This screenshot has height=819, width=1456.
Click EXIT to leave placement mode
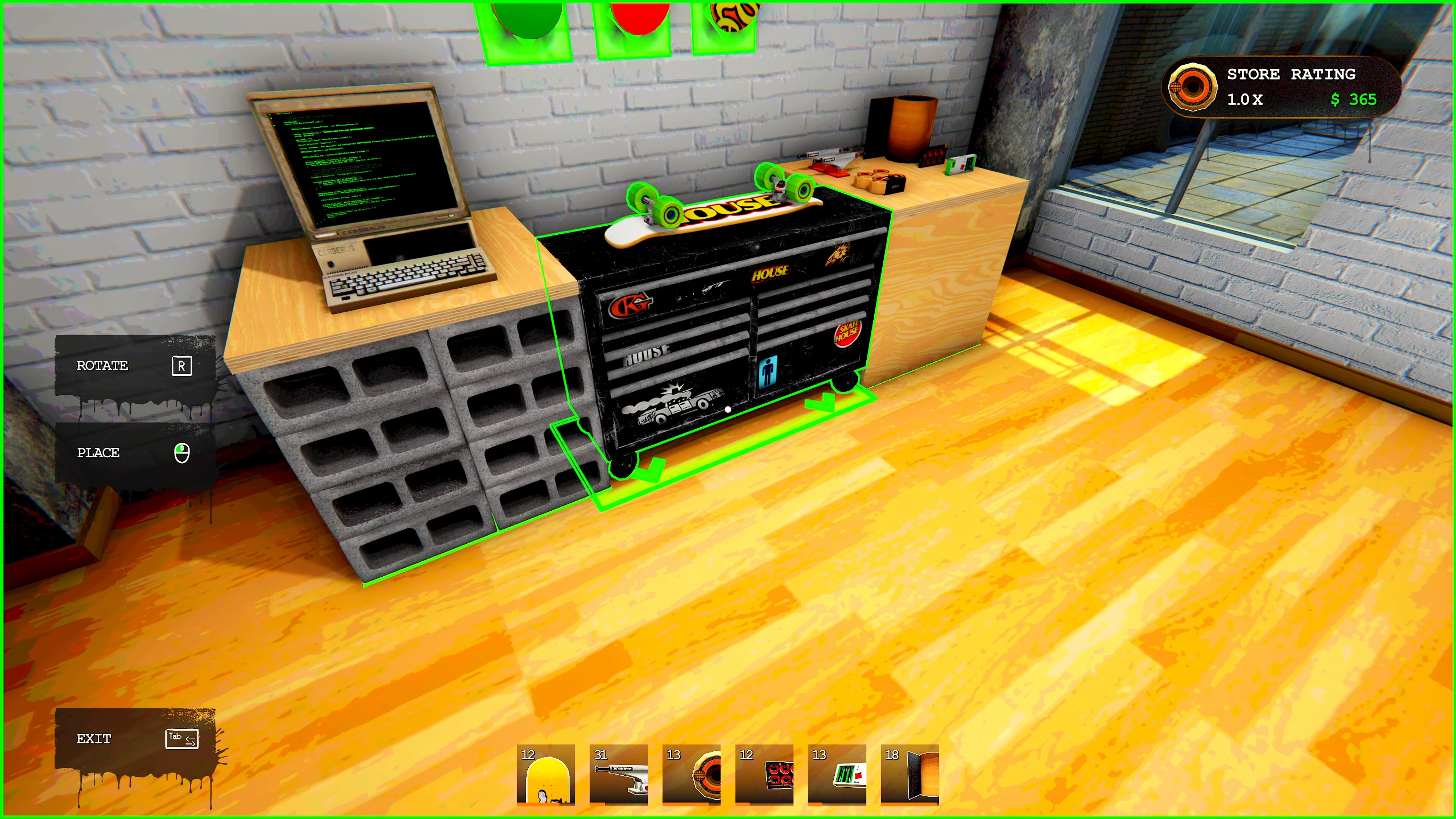[94, 739]
